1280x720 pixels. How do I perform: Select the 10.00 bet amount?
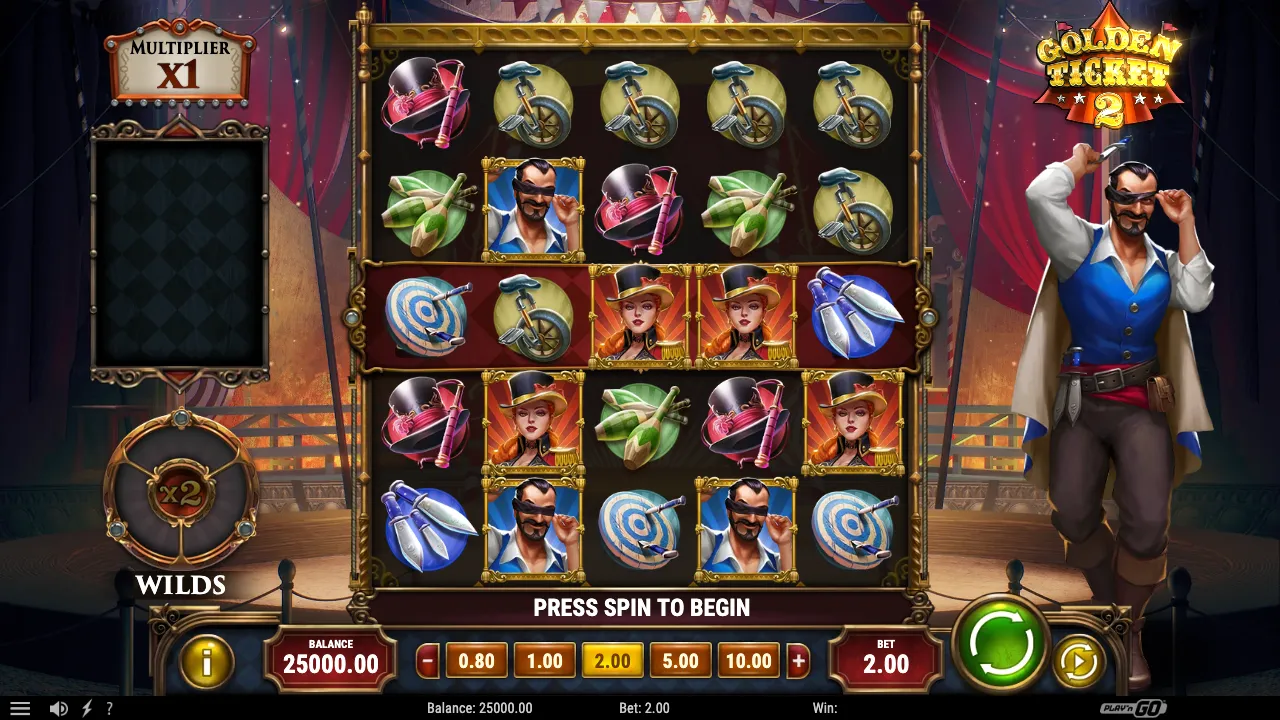click(748, 660)
